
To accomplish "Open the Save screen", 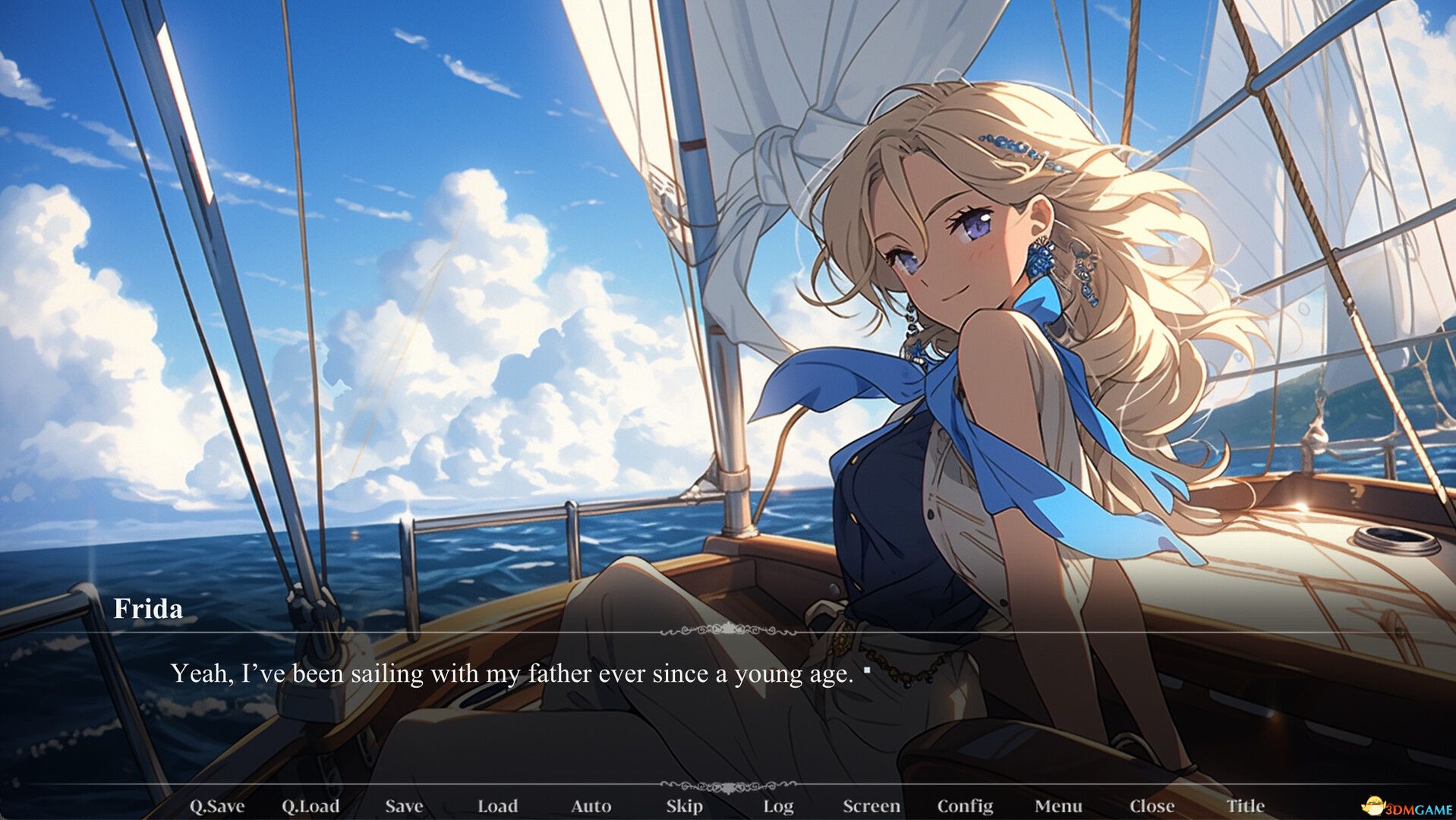I will coord(404,806).
